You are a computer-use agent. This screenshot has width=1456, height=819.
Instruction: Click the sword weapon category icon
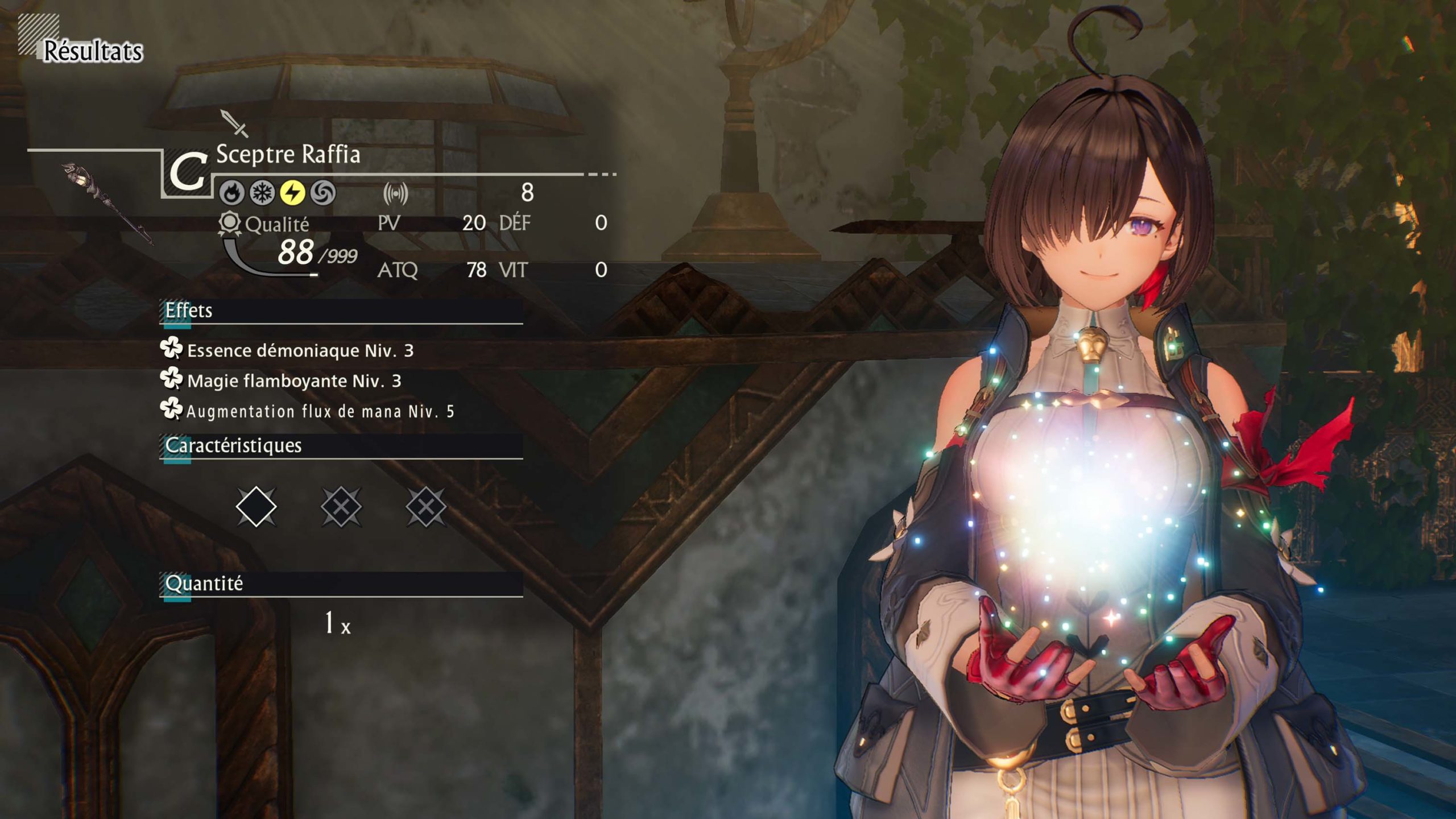[x=234, y=123]
